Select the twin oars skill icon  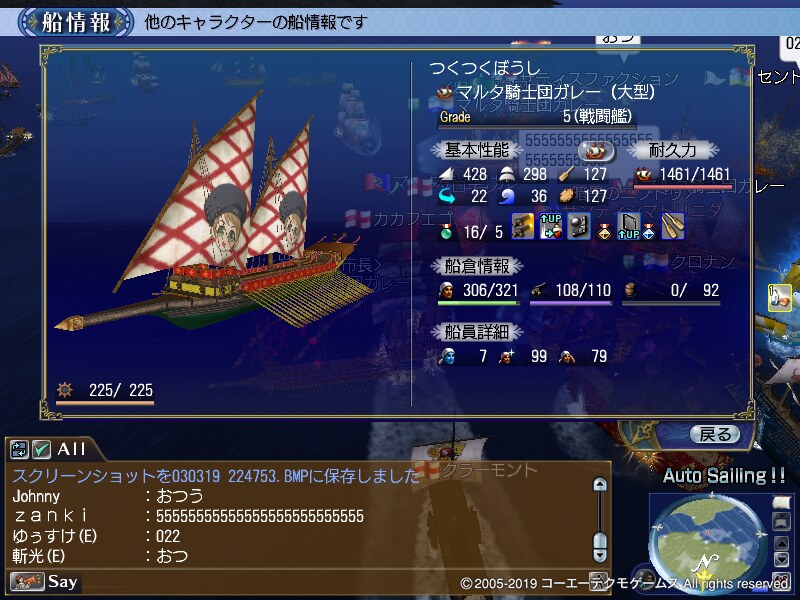(x=673, y=228)
